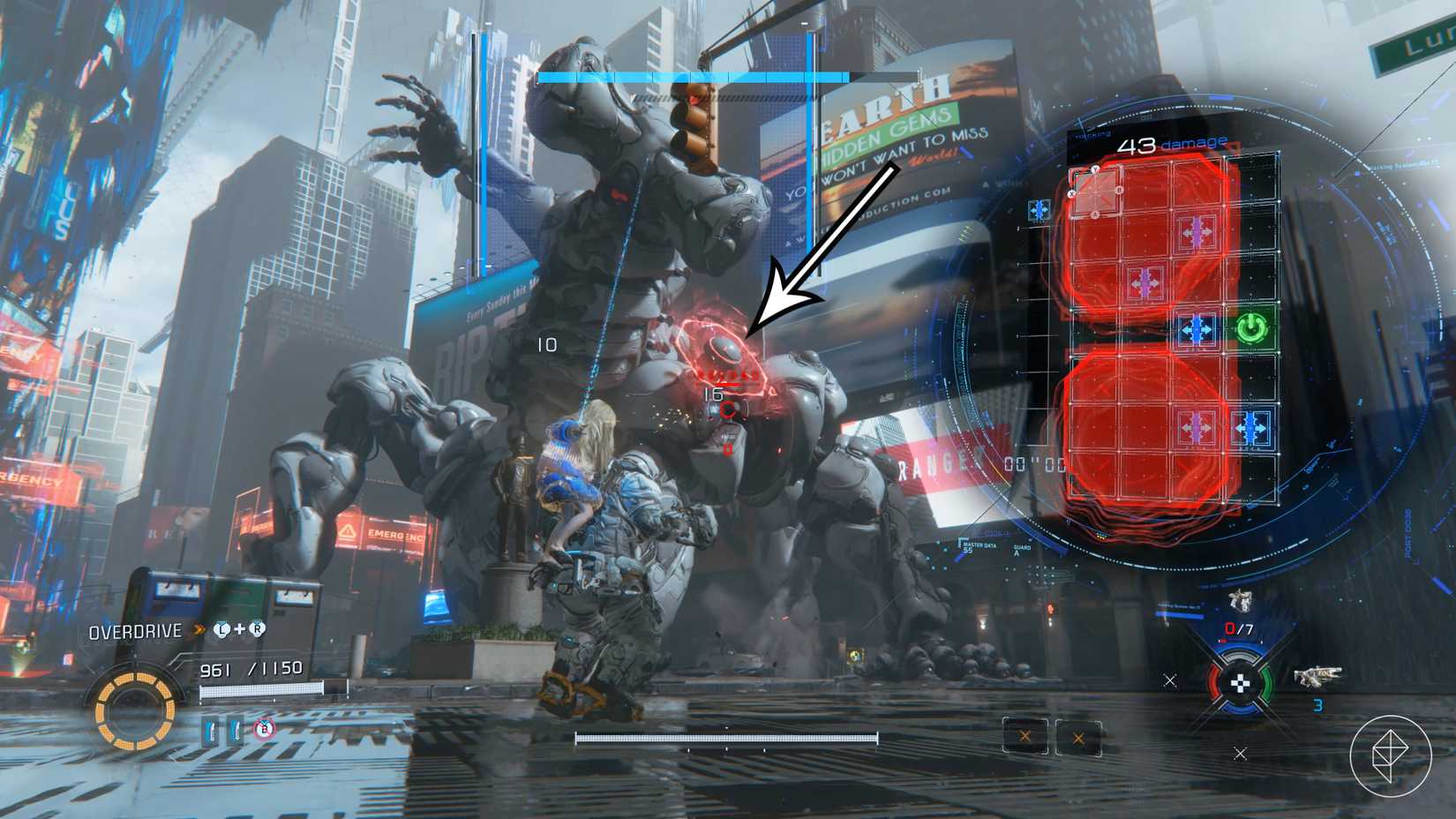The image size is (1456, 819).
Task: Select the purple expansion node in the upper hacking block
Action: point(1198,233)
